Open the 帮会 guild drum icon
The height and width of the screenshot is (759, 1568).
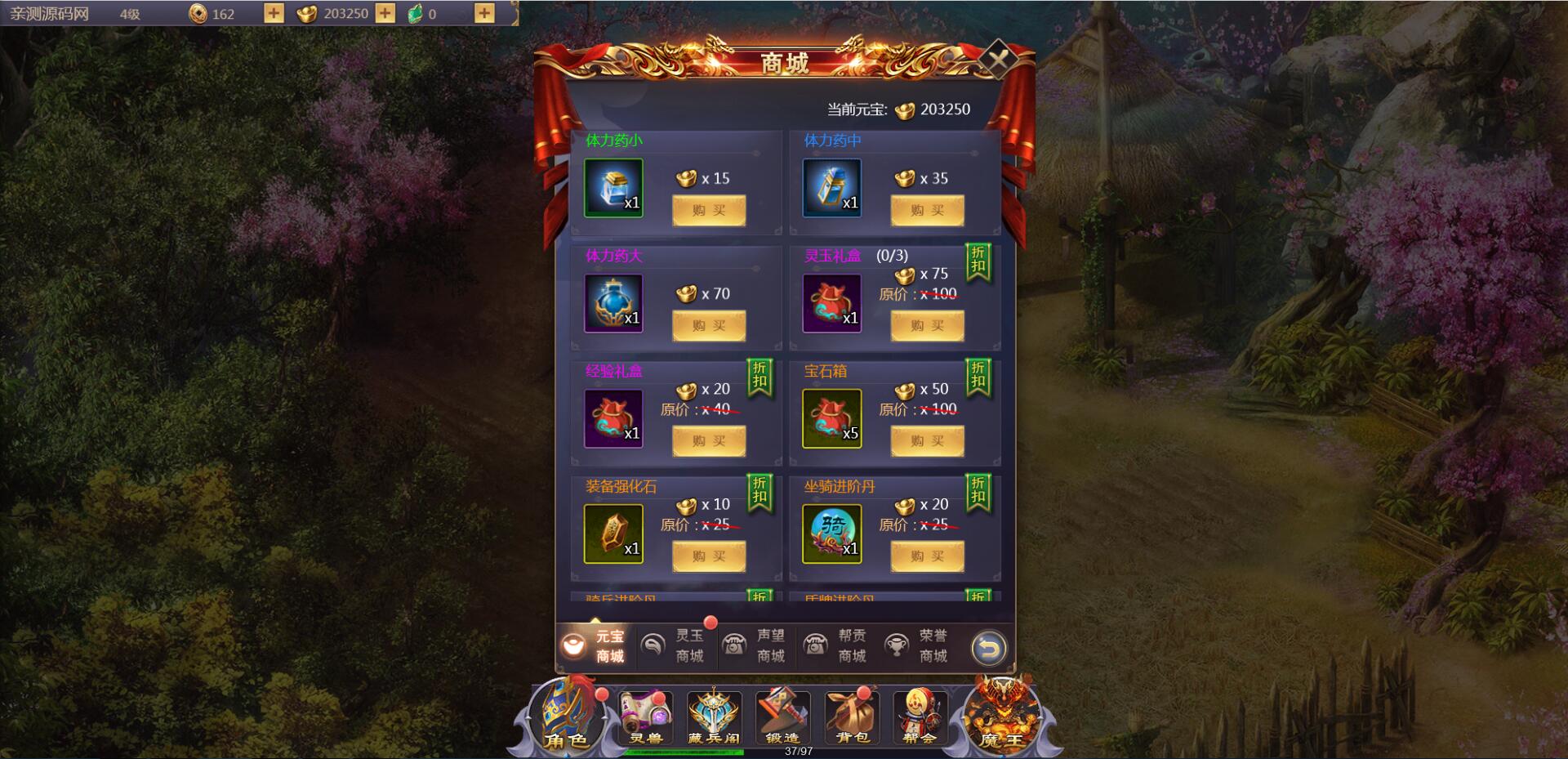[x=920, y=717]
